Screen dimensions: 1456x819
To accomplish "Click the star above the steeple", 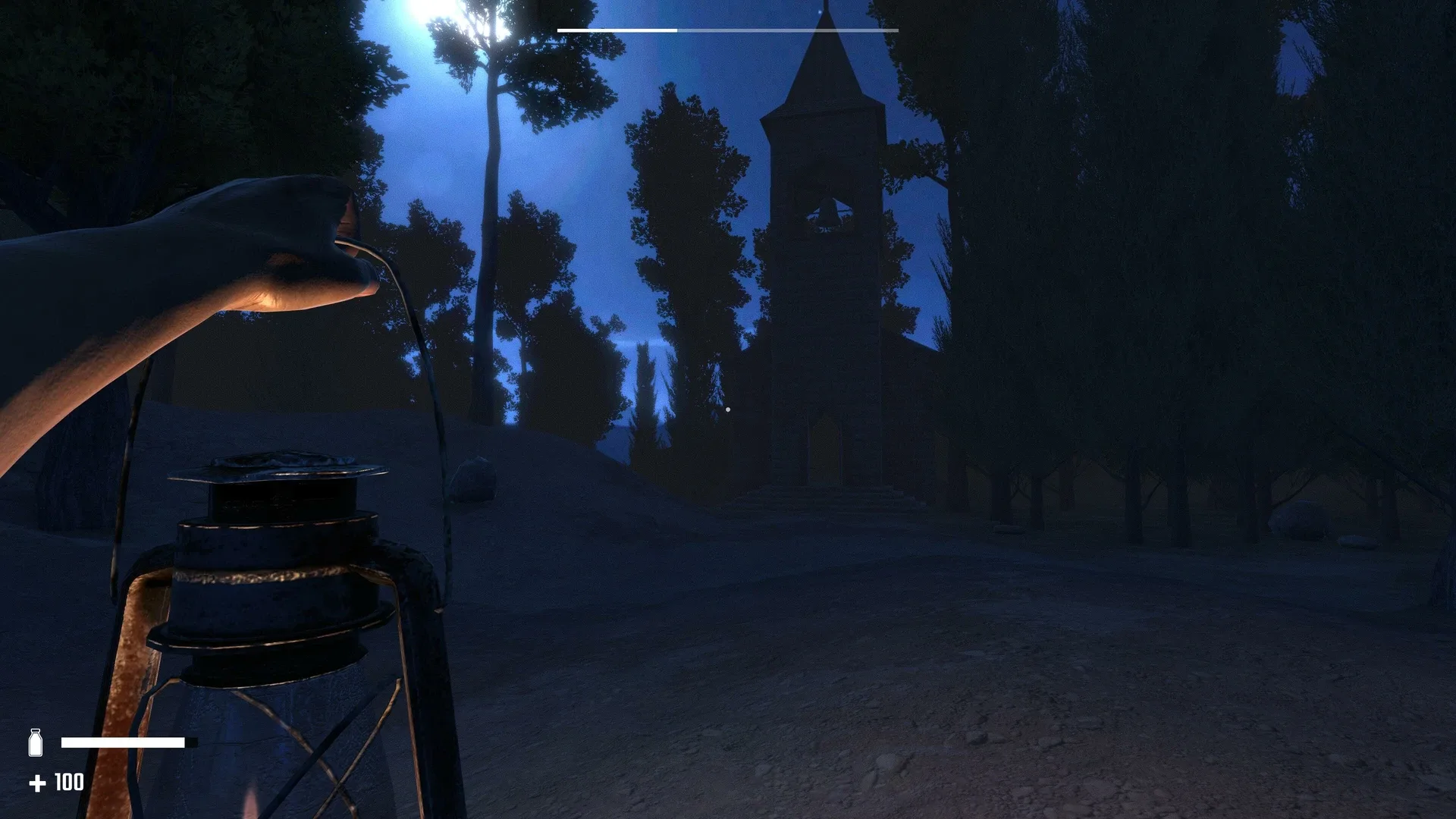I will pyautogui.click(x=821, y=11).
